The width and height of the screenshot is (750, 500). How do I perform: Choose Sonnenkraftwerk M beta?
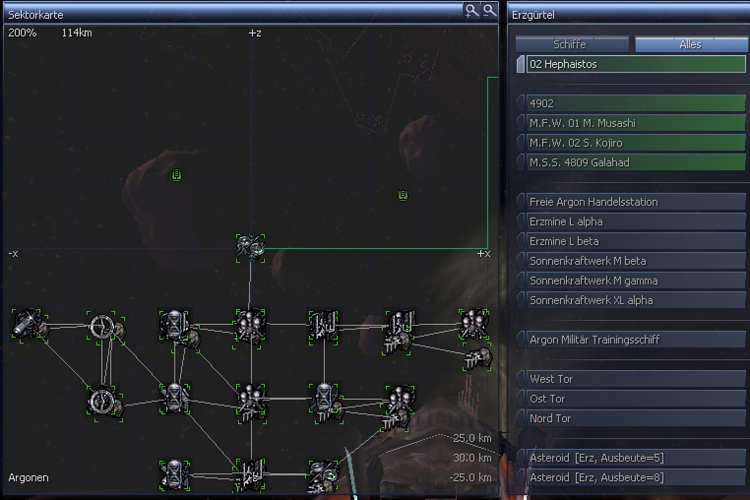coord(635,261)
